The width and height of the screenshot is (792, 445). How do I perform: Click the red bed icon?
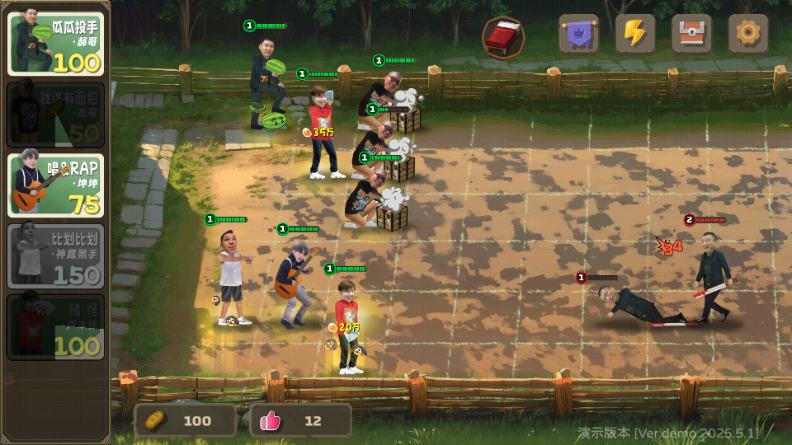[x=503, y=38]
